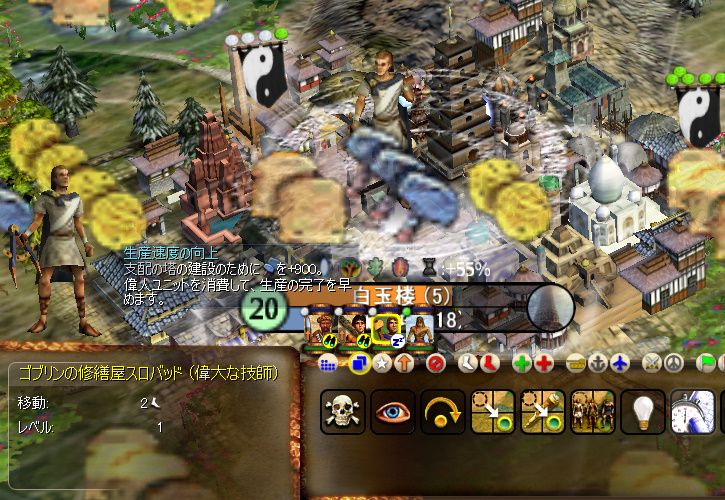725x500 pixels.
Task: Click the red no-entry cancel button
Action: [x=435, y=363]
